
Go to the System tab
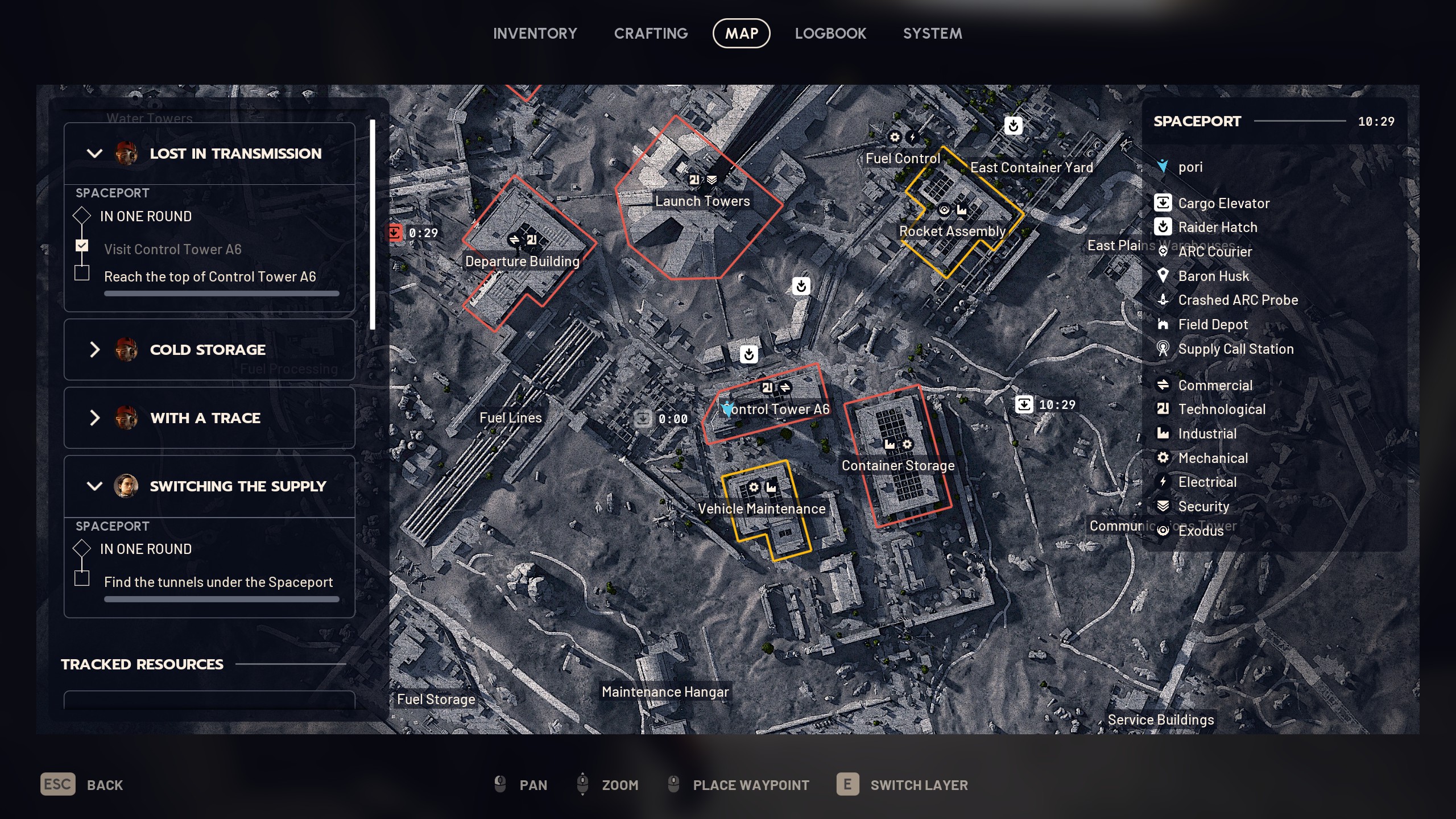pyautogui.click(x=932, y=34)
